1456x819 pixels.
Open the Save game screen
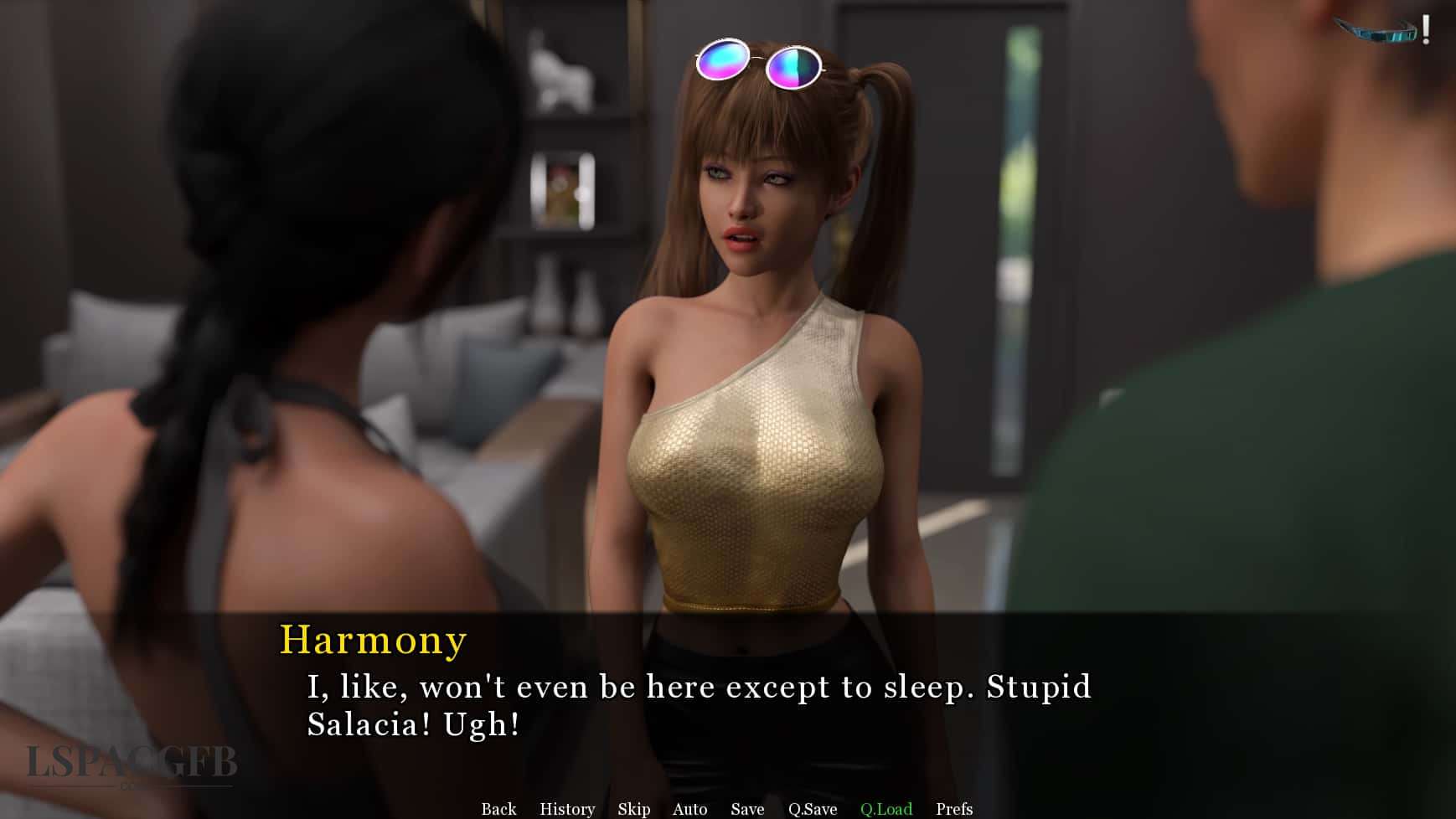746,809
